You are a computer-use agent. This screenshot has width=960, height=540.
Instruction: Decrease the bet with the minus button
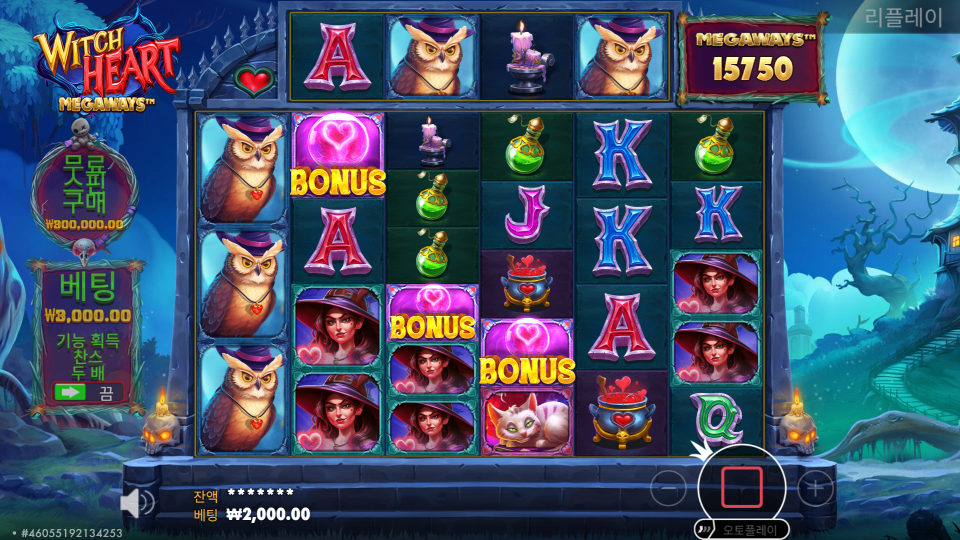668,488
